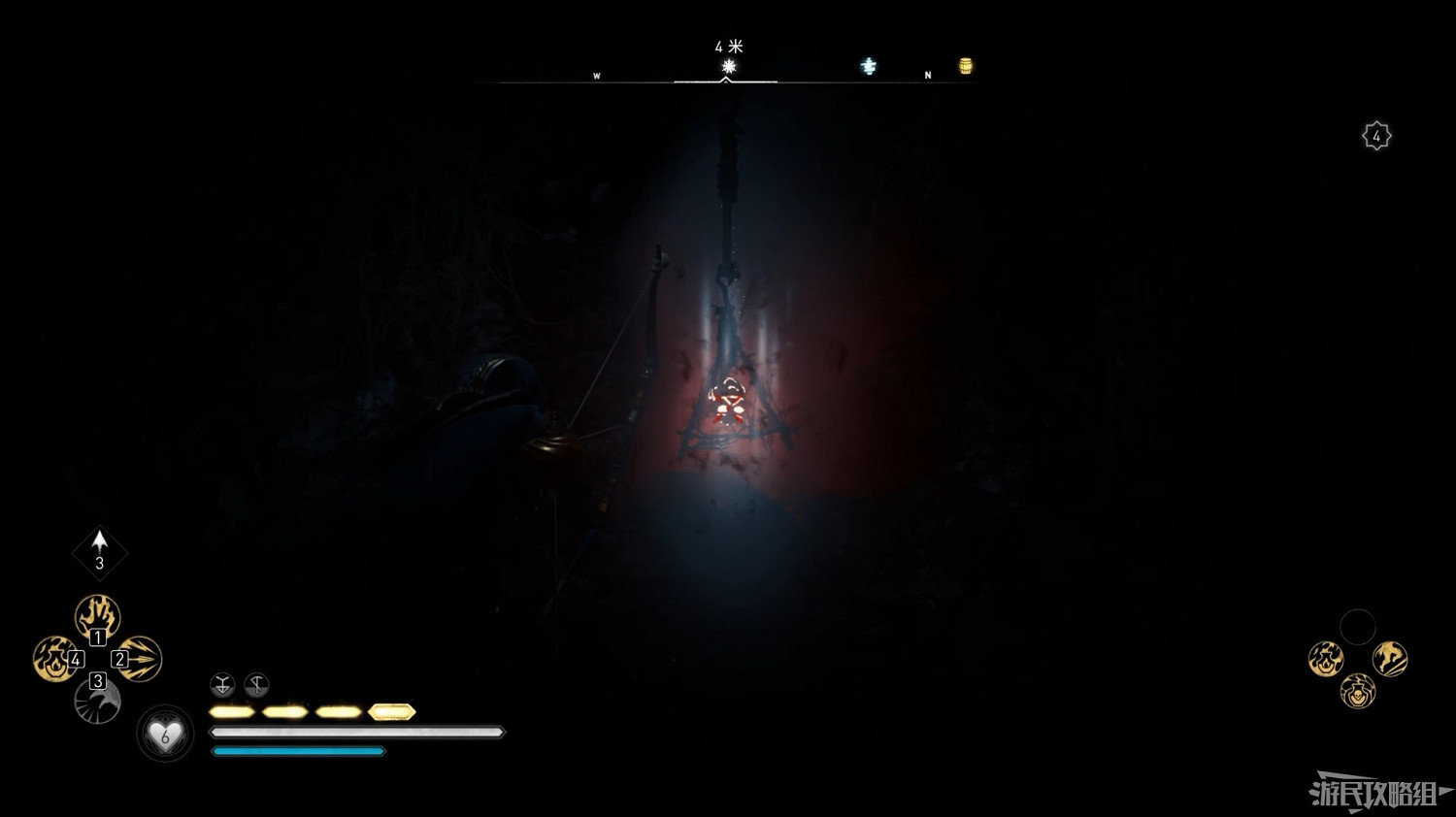Activate the arrow volley ability in slot 2

(x=142, y=660)
